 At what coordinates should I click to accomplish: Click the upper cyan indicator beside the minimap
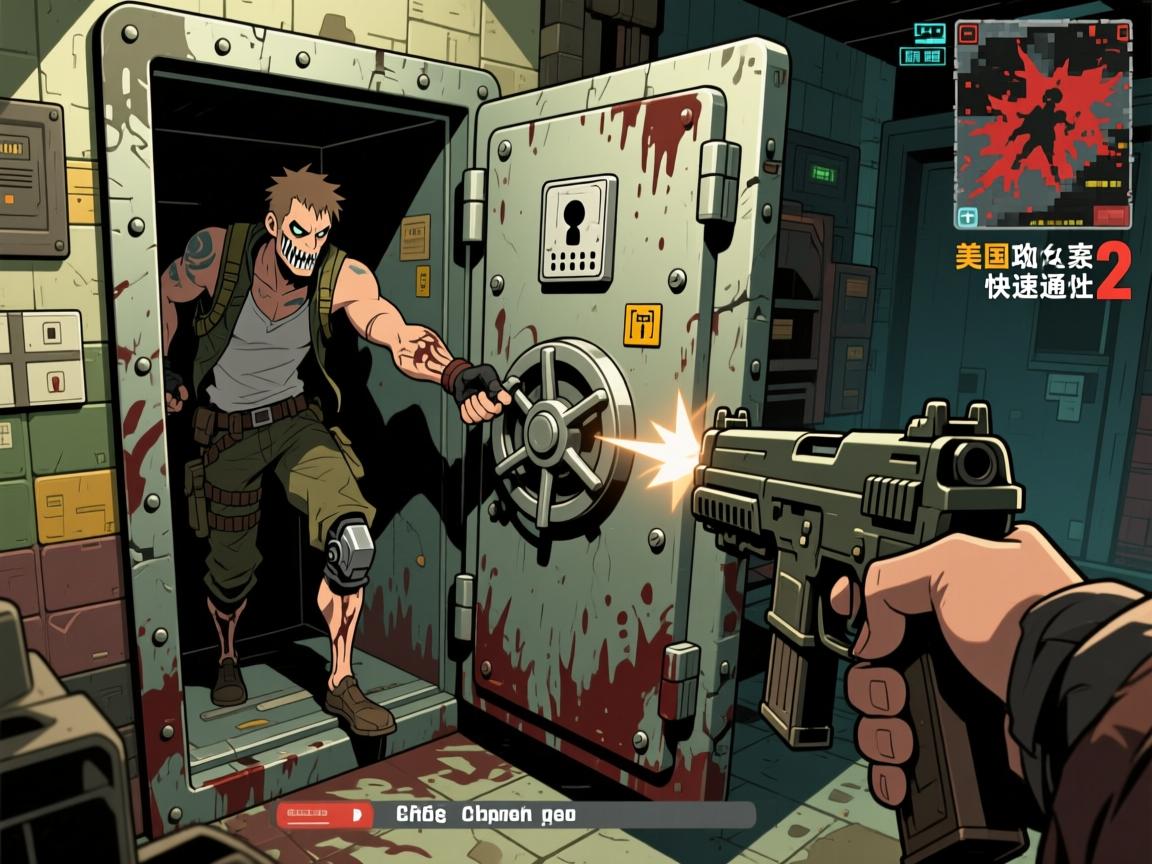tap(929, 32)
